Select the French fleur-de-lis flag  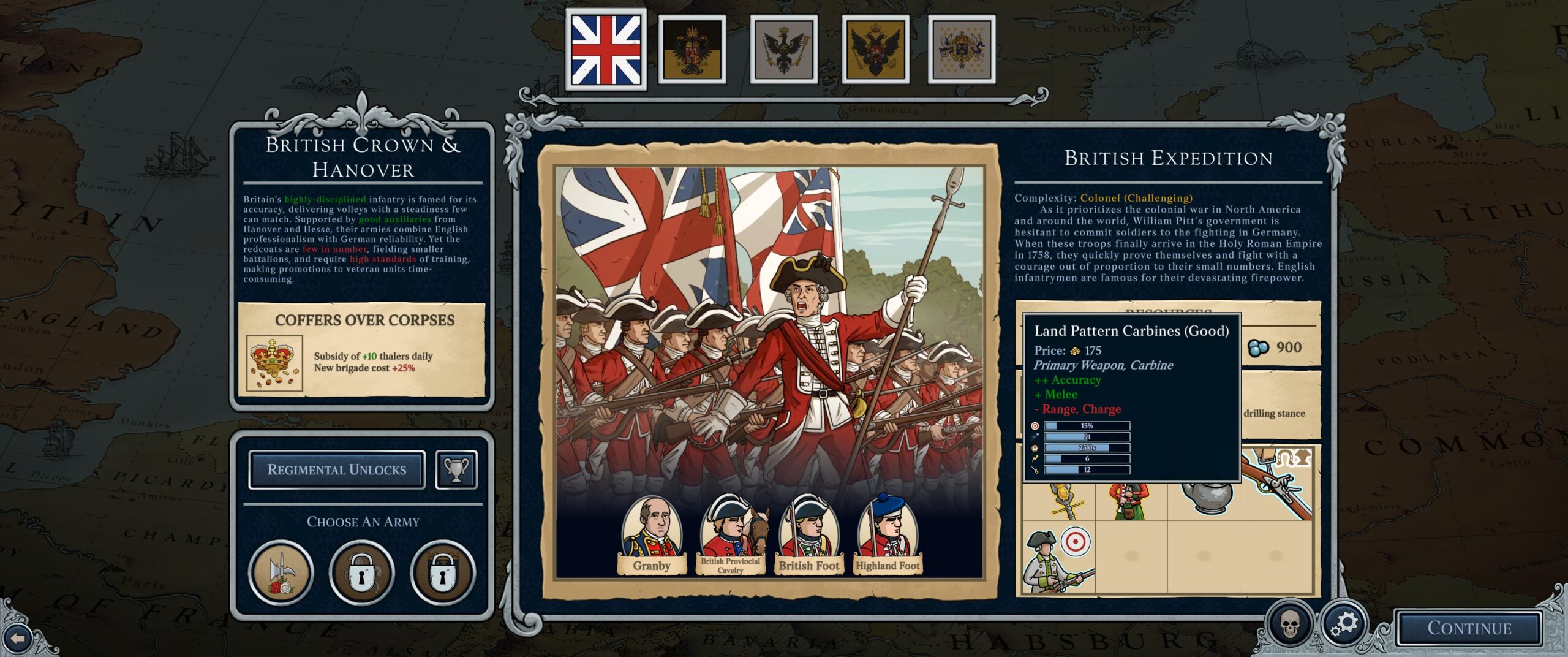[962, 50]
